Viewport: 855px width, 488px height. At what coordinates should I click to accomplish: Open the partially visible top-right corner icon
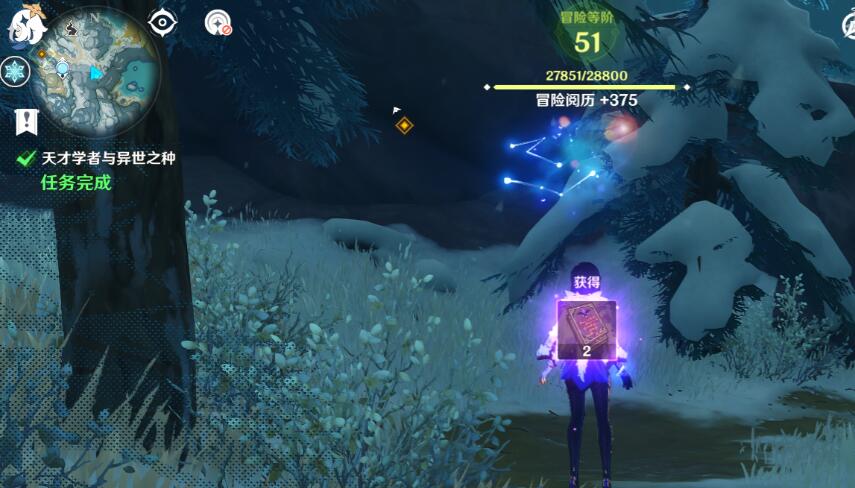[x=846, y=24]
